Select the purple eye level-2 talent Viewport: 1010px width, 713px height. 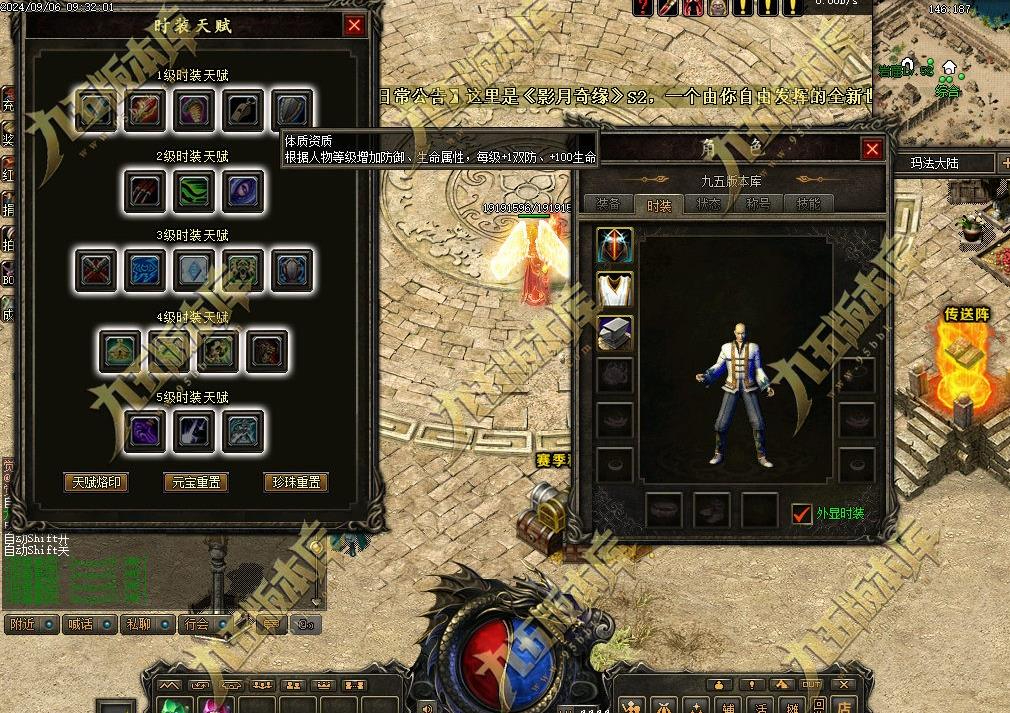pos(243,190)
